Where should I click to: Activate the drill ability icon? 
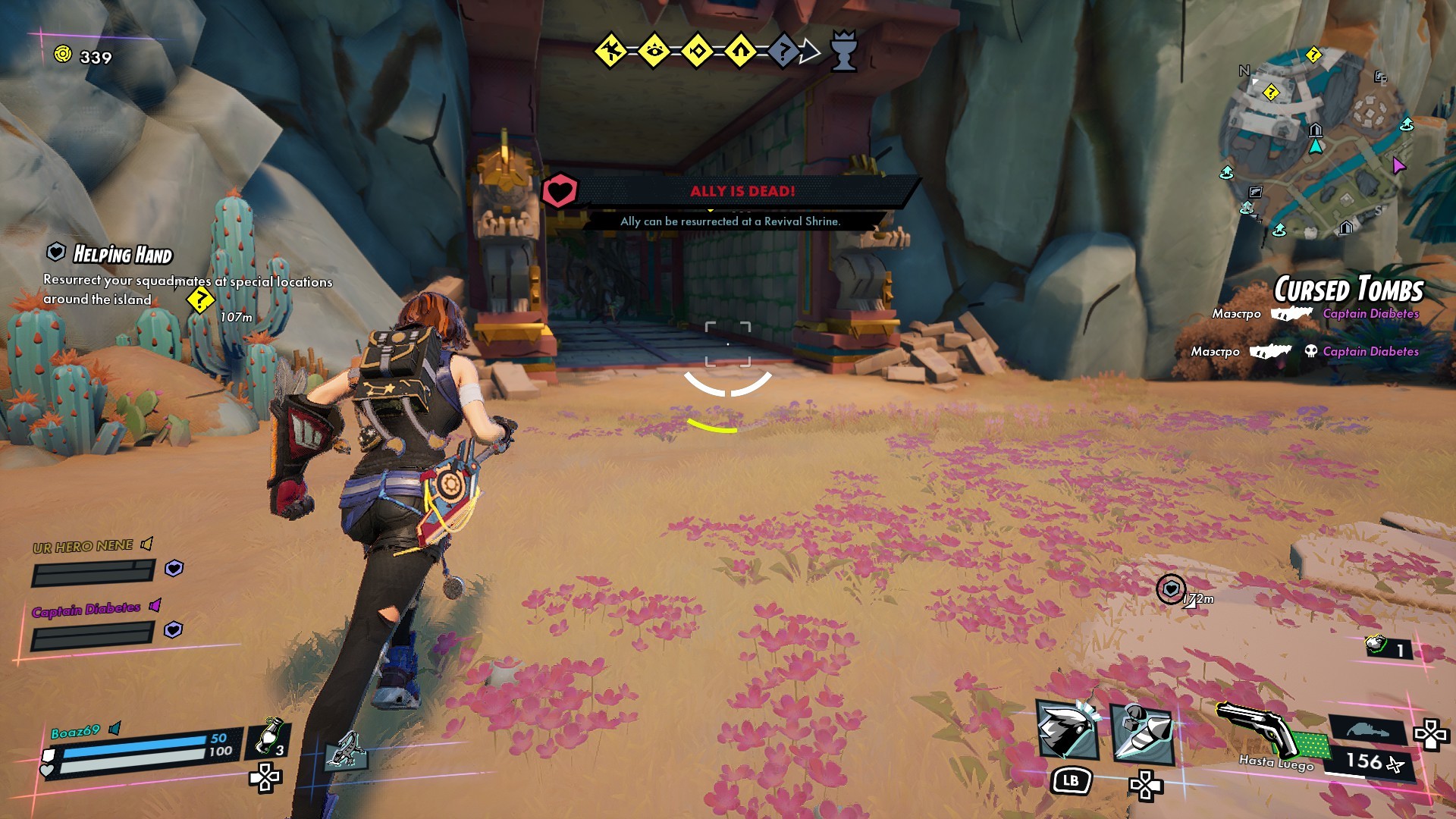[x=1142, y=733]
